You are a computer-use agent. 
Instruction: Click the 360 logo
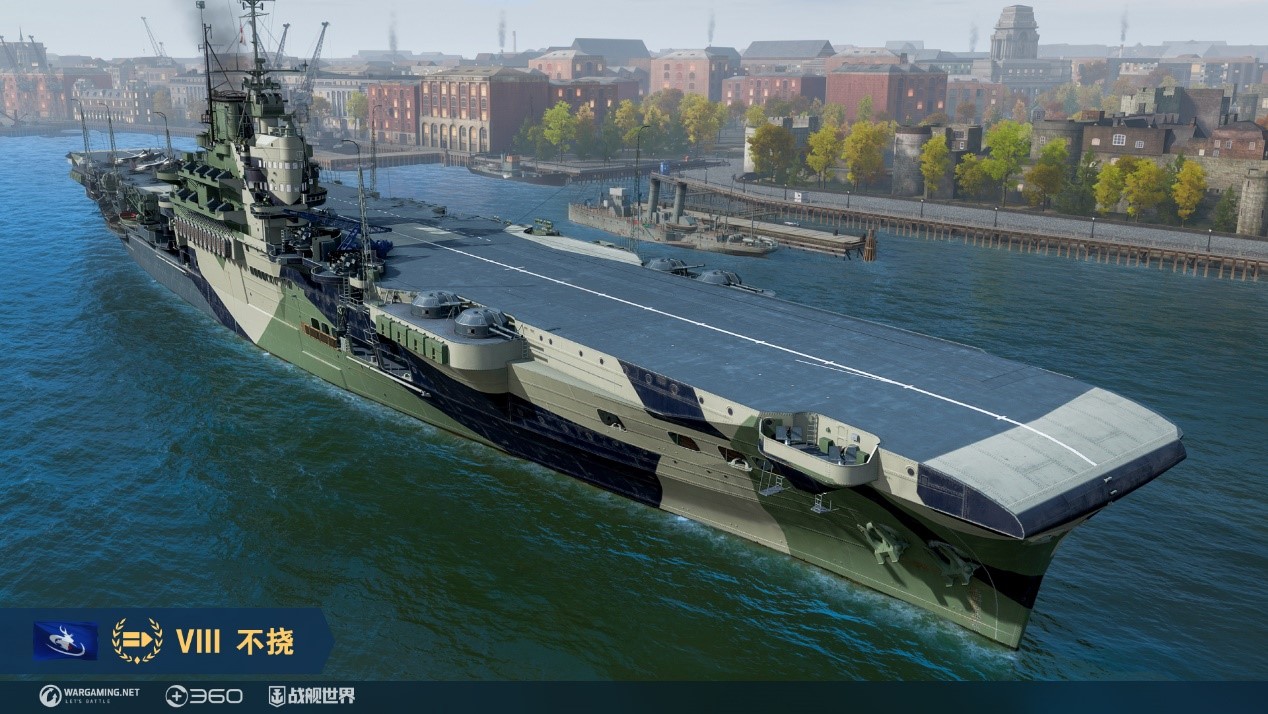[x=204, y=696]
